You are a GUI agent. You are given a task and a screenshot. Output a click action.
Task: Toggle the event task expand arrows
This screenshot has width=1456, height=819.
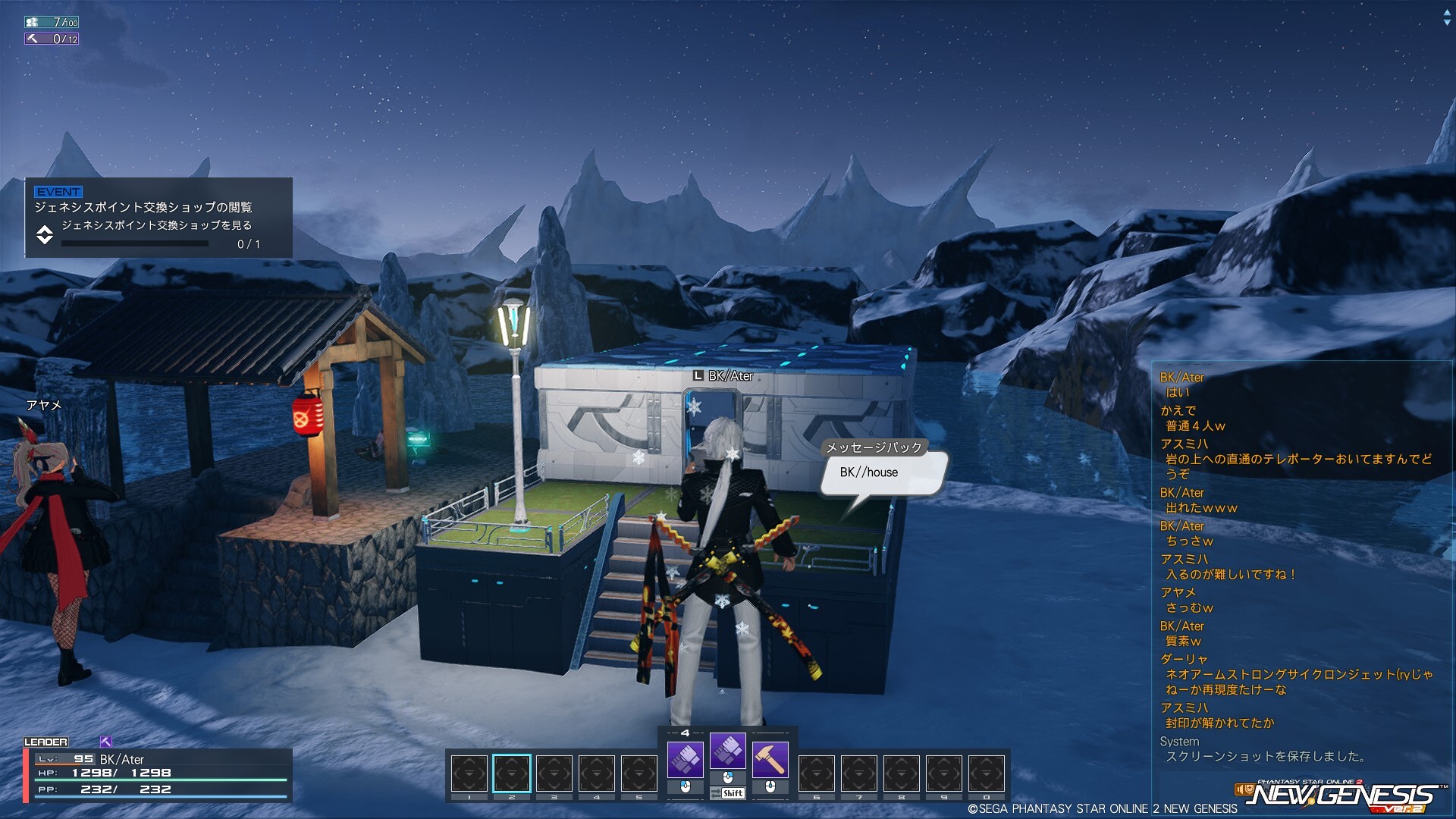45,234
